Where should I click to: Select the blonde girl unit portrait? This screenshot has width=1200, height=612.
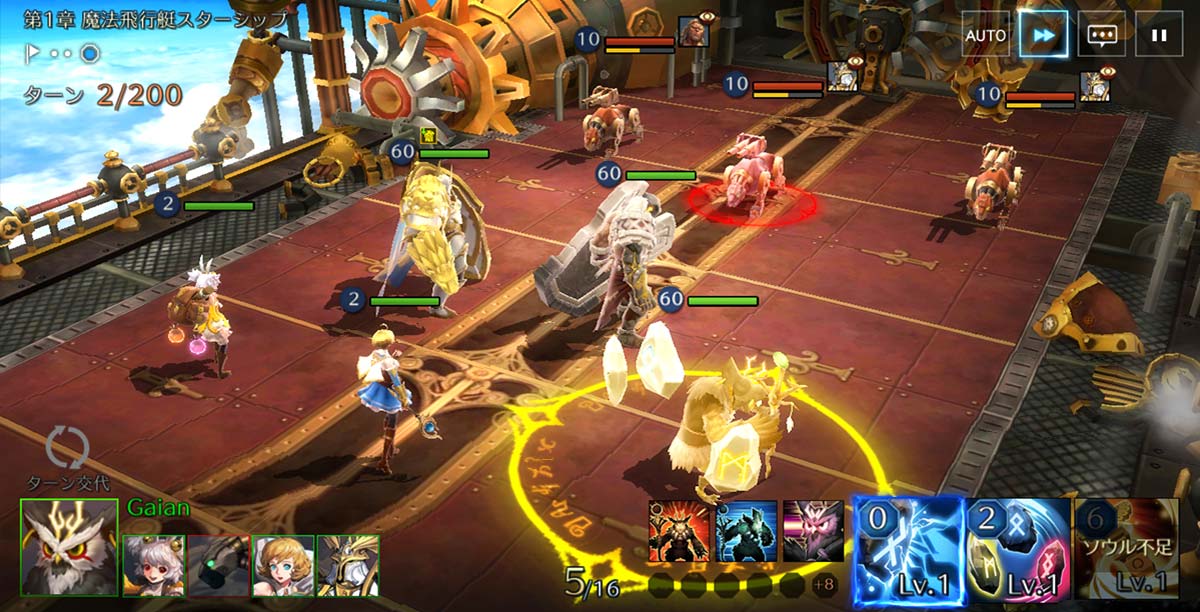[283, 566]
